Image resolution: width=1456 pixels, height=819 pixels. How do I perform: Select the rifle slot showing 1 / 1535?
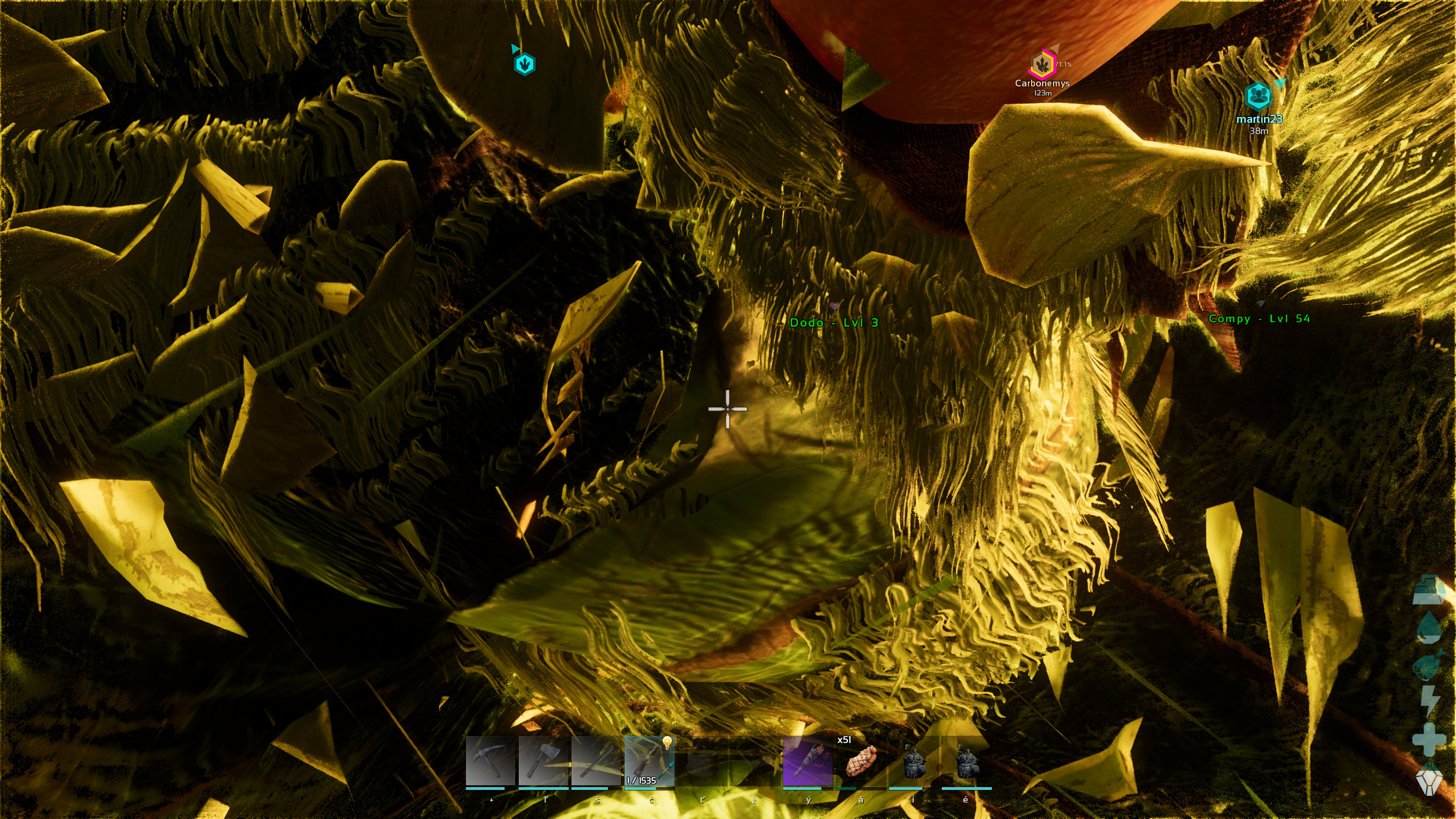pyautogui.click(x=649, y=761)
